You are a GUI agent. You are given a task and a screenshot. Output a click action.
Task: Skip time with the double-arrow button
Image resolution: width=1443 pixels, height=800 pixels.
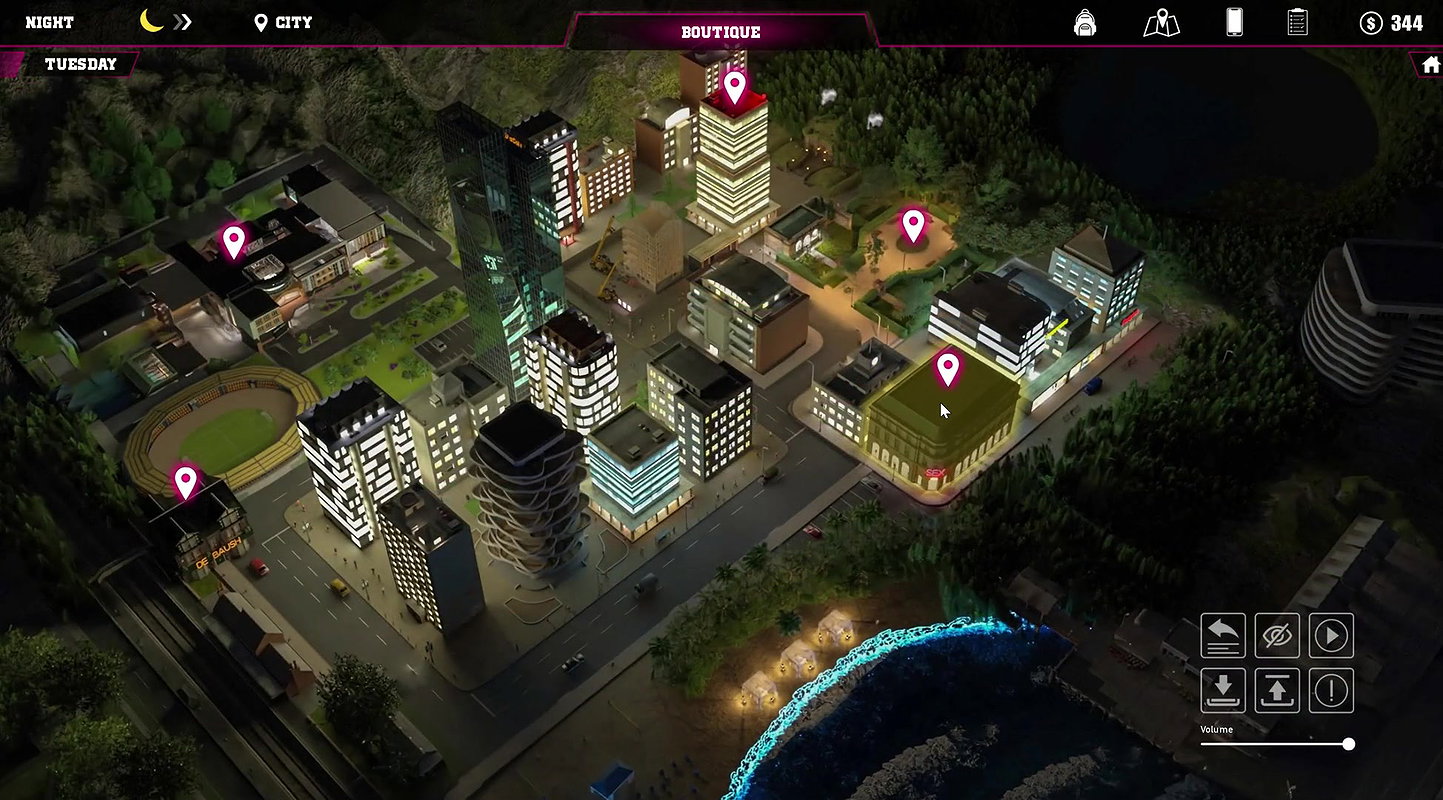[x=181, y=22]
